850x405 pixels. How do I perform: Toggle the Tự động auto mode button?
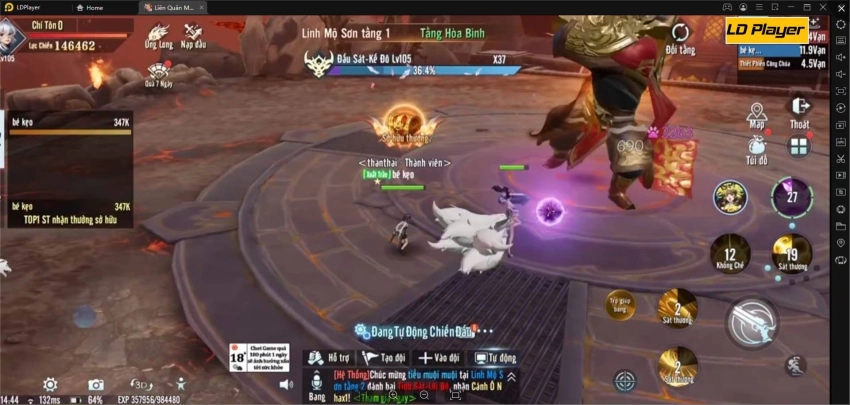[495, 357]
